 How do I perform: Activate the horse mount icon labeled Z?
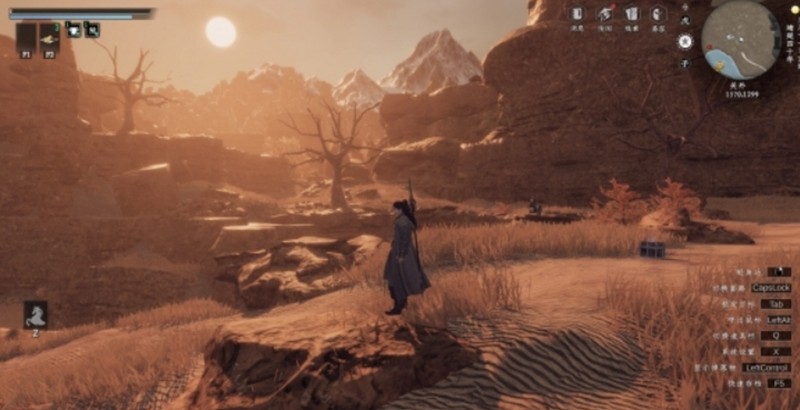coord(36,314)
